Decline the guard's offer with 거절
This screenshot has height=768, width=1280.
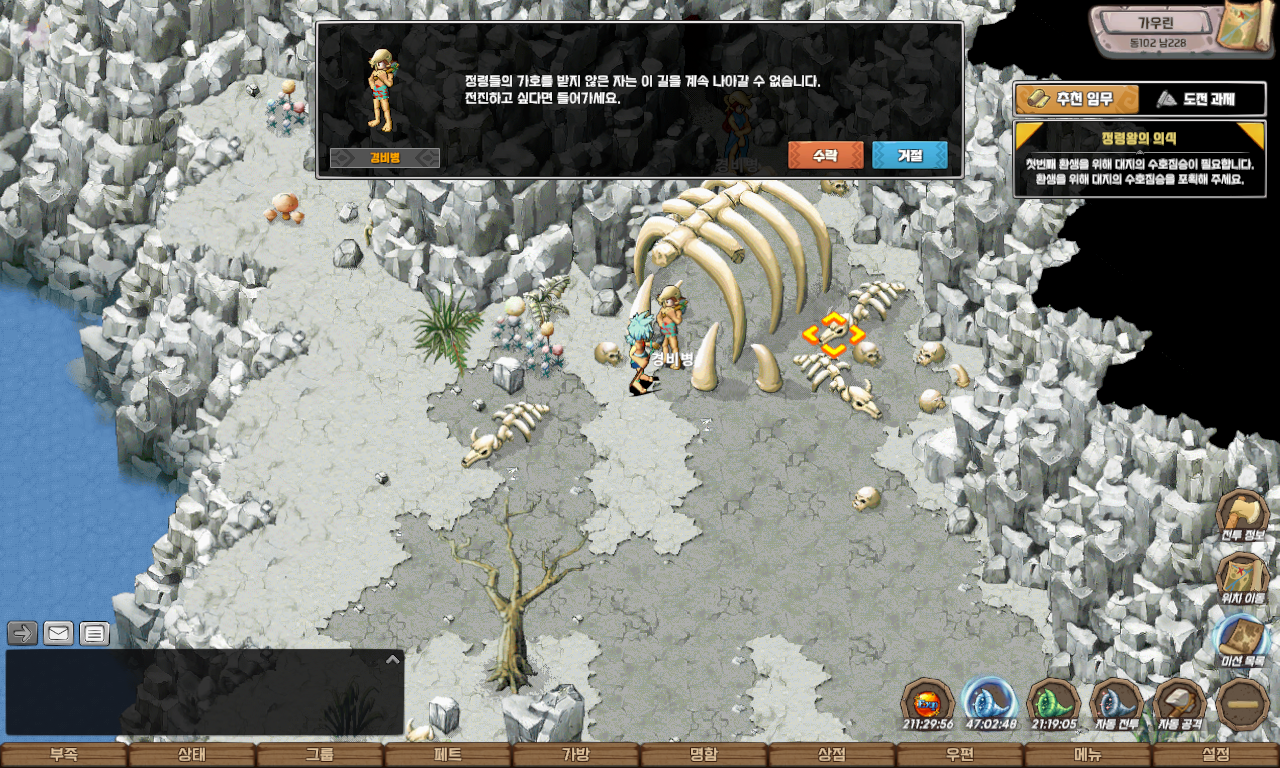pyautogui.click(x=909, y=156)
